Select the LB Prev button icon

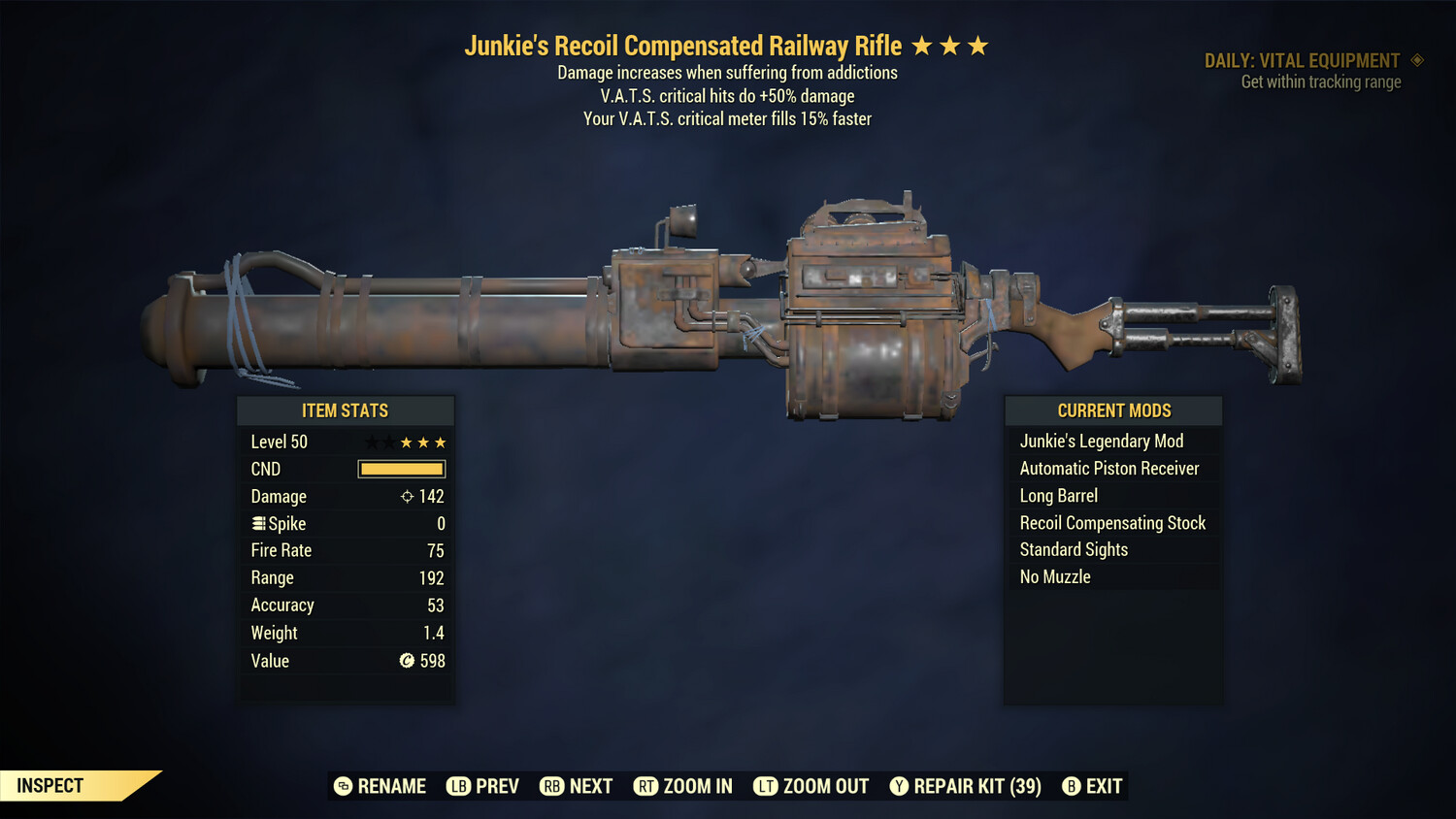coord(457,786)
